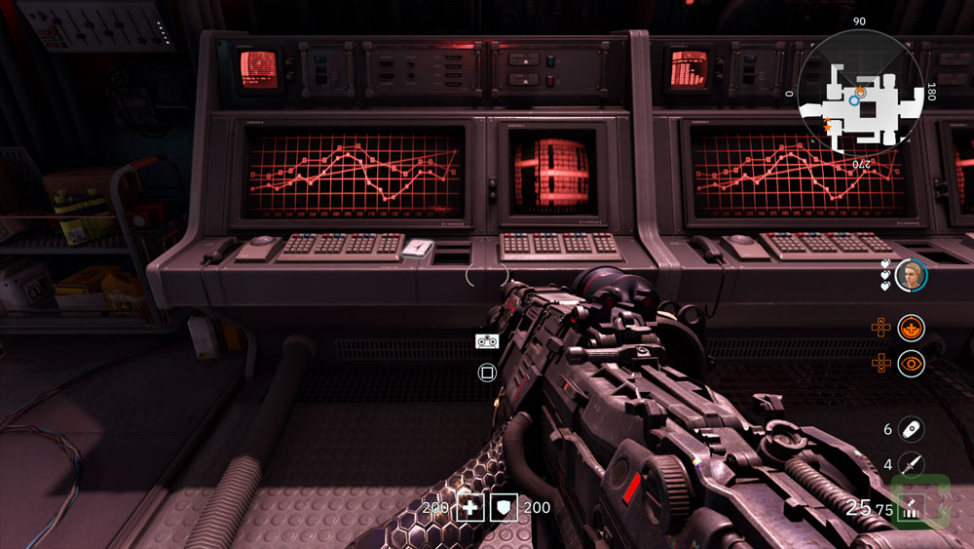Select the grenade slot showing 6
Image resolution: width=974 pixels, height=549 pixels.
click(x=910, y=429)
